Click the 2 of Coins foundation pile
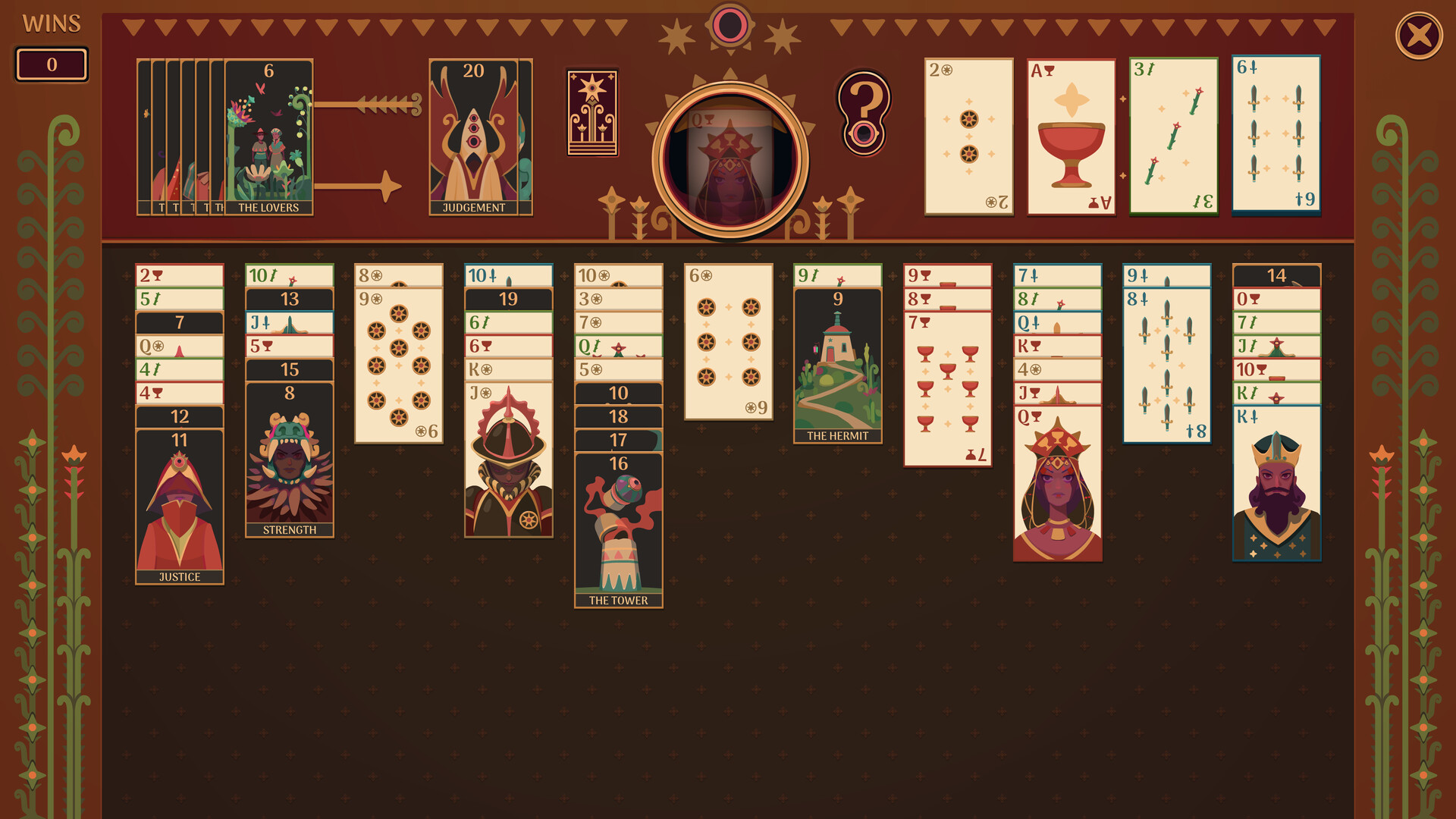This screenshot has height=819, width=1456. (968, 135)
